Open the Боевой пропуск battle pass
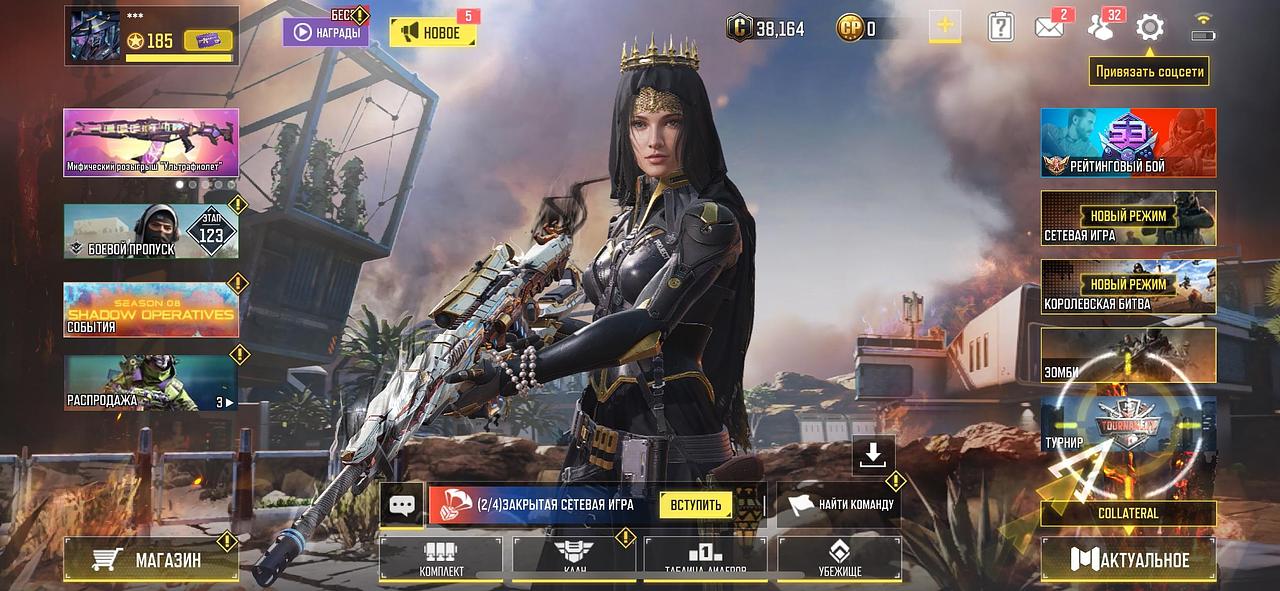Screen dimensions: 1280x591 point(151,231)
